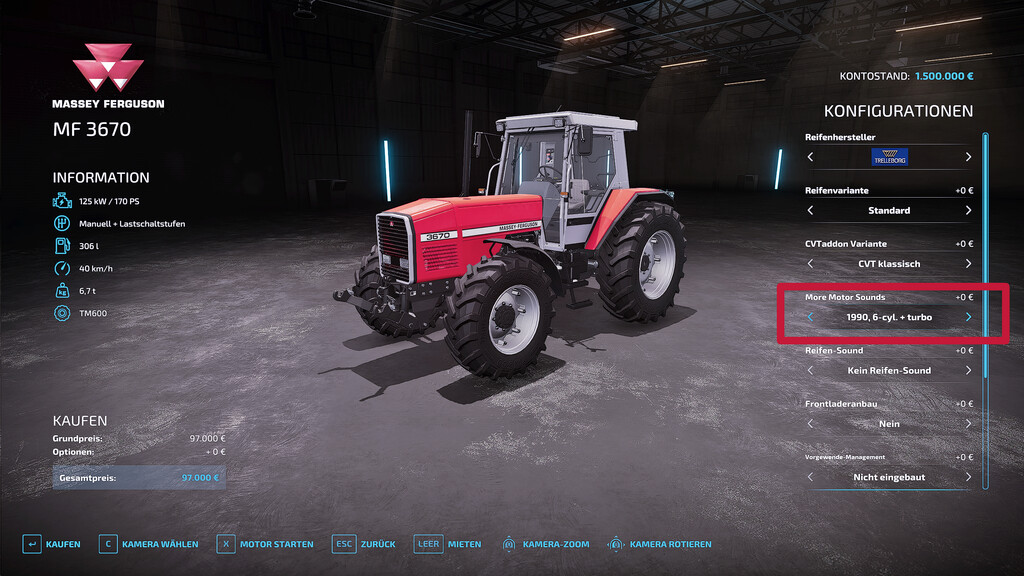
Task: Pick next More Motor Sounds option
Action: (x=968, y=317)
